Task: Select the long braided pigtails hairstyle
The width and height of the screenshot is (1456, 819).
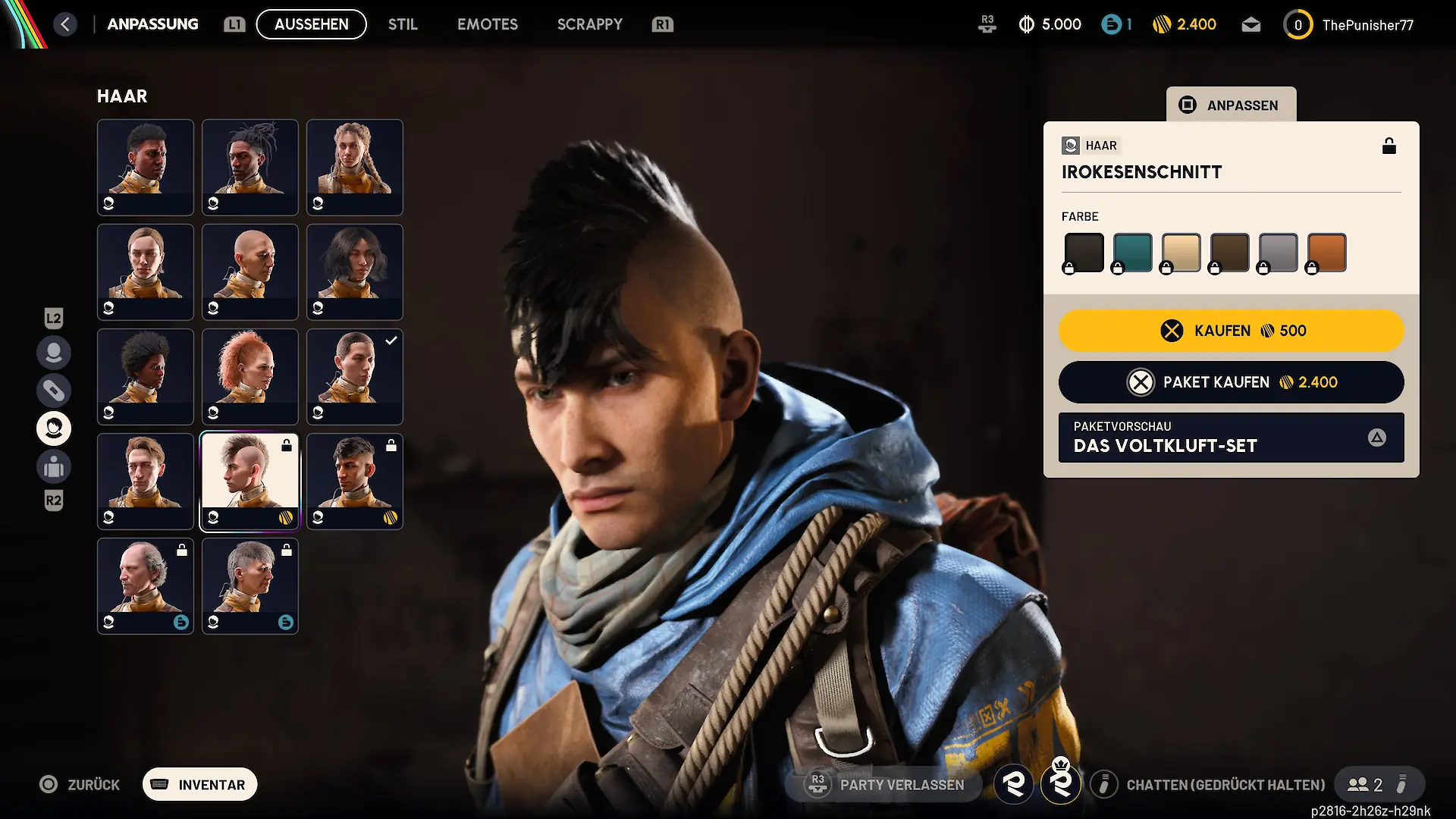Action: tap(355, 167)
